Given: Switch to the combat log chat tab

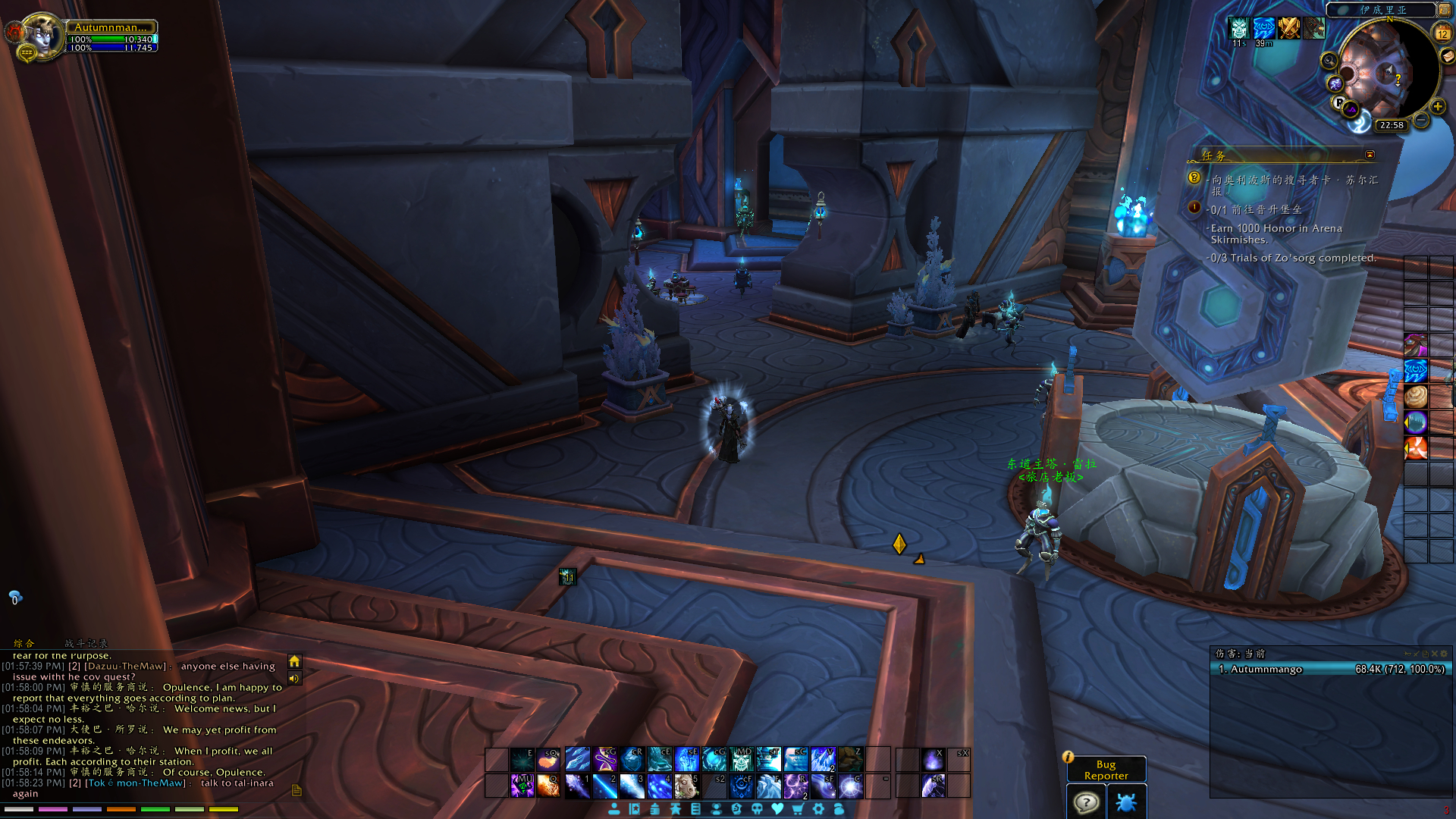Looking at the screenshot, I should 86,643.
